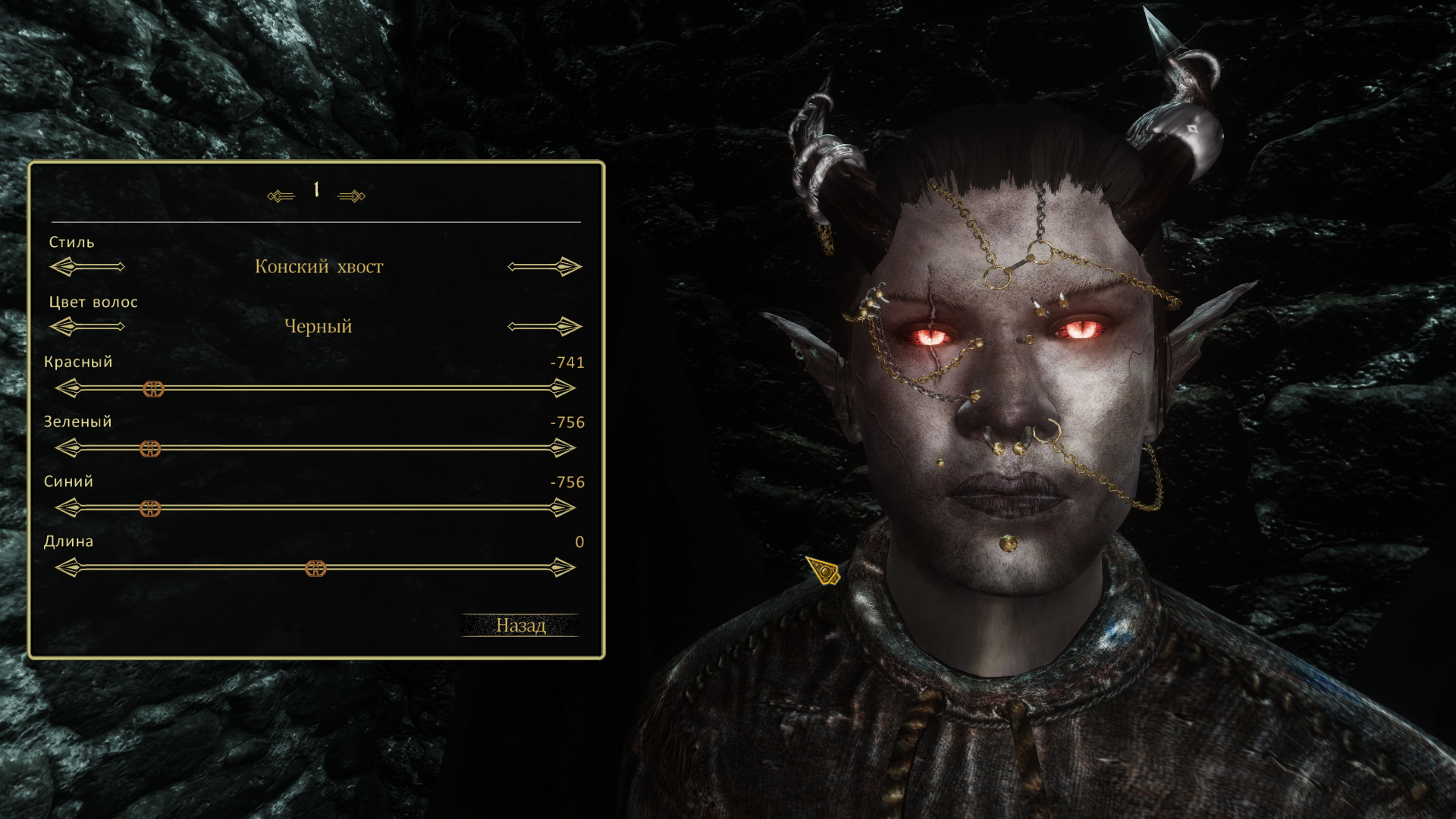The height and width of the screenshot is (819, 1456).
Task: Lengthen hair with Длина right arrow
Action: click(562, 568)
